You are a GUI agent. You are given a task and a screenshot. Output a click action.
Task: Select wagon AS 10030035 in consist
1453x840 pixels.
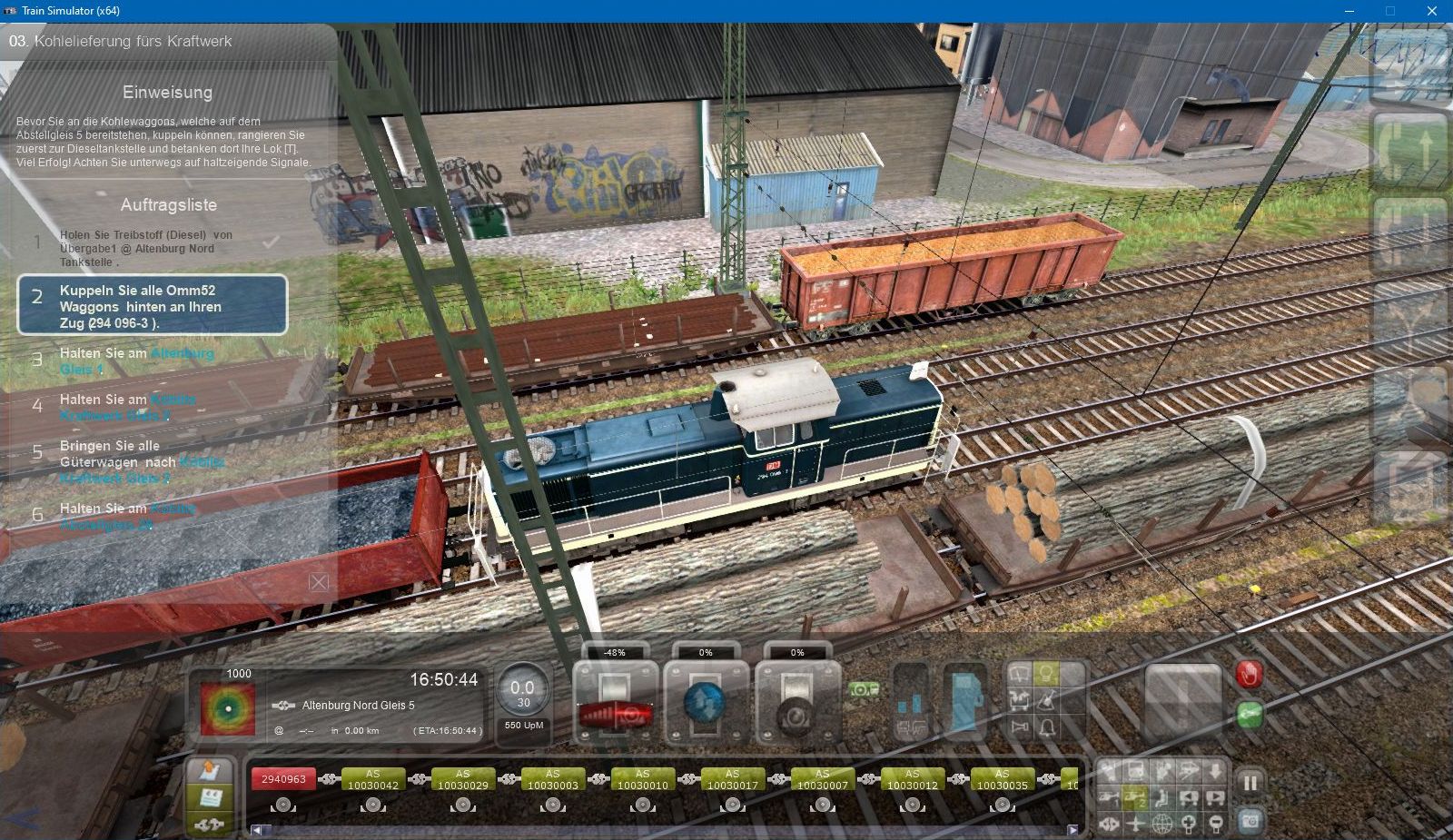click(1002, 779)
